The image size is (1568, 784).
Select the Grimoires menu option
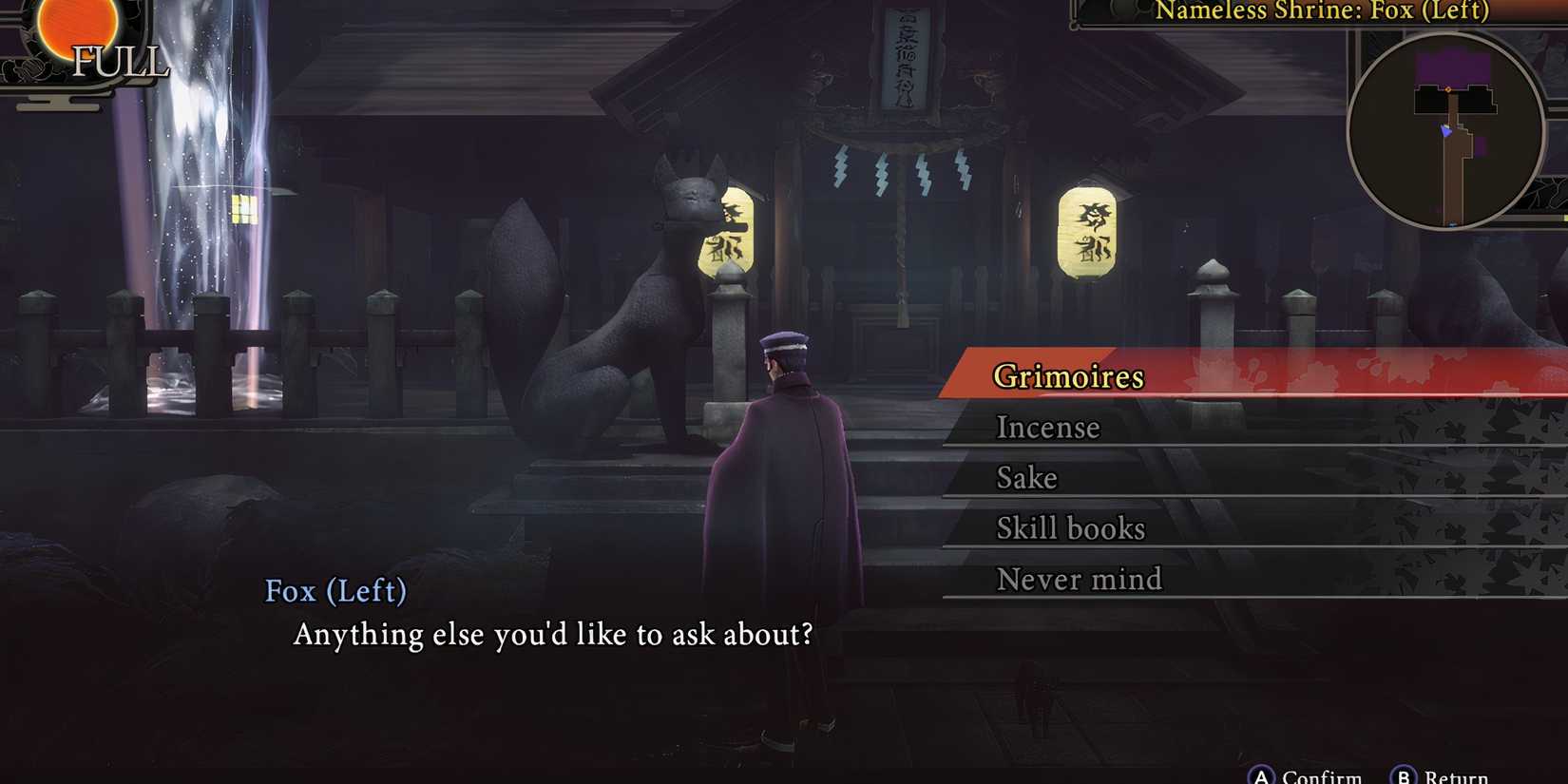[1067, 376]
